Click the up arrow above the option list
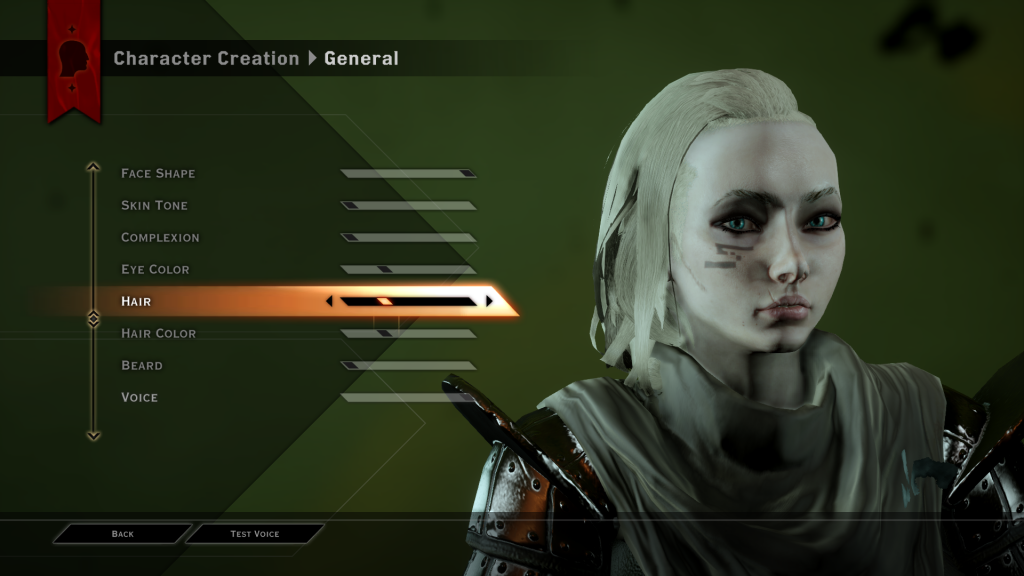 [94, 167]
